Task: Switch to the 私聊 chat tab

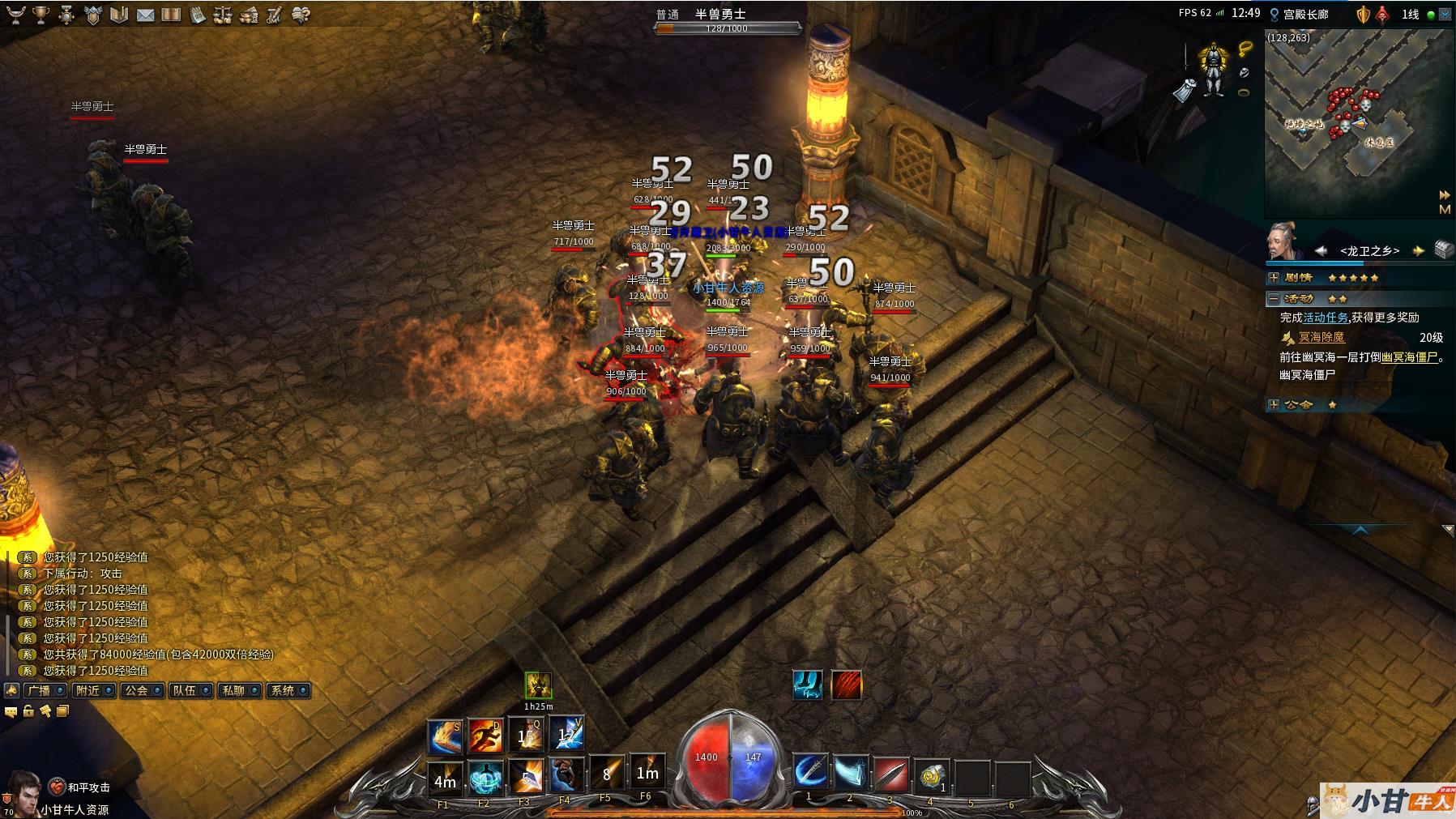Action: tap(239, 691)
